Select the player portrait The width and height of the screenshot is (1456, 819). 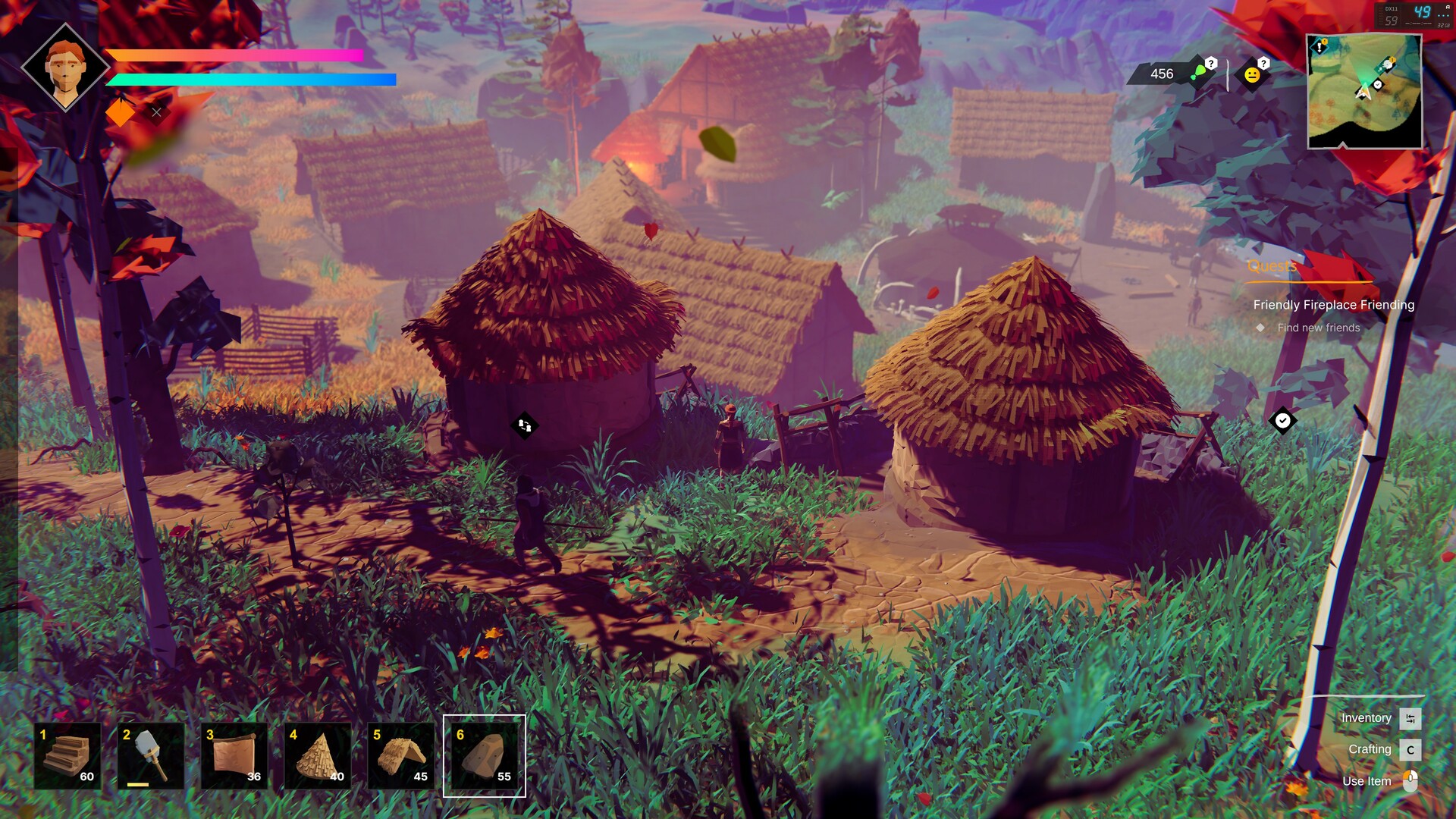pos(67,67)
